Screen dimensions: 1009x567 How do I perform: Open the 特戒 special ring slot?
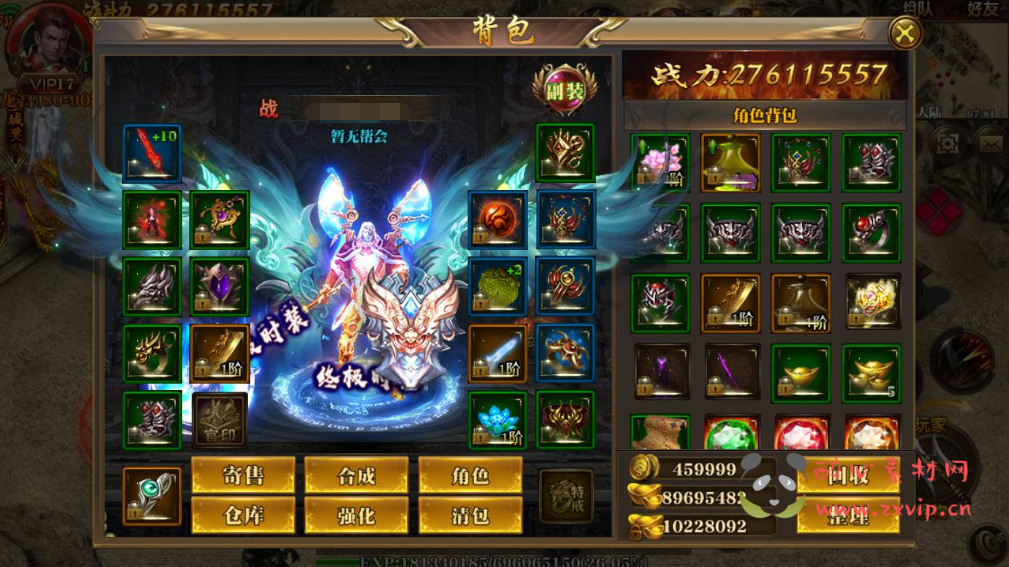(x=565, y=495)
